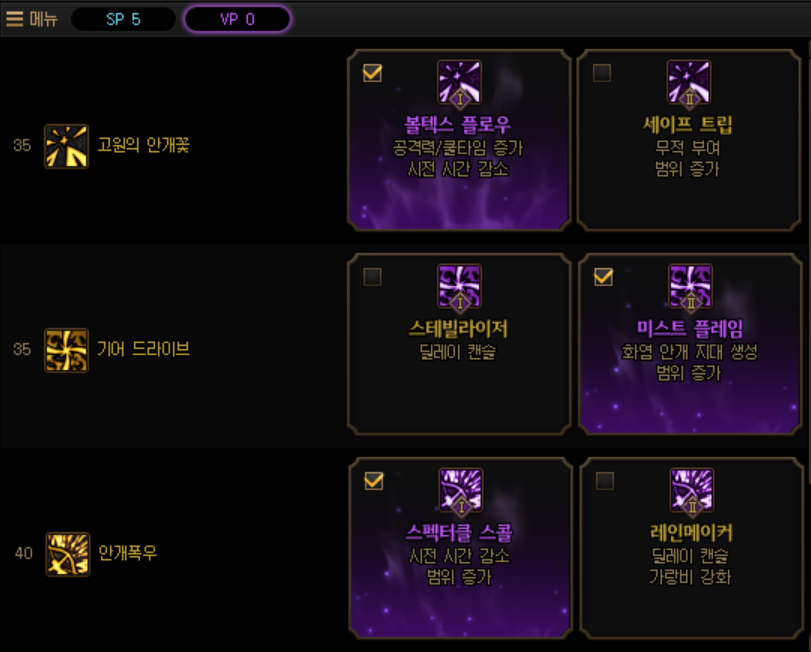Select the 미스트 플레임 enhancement icon

pyautogui.click(x=690, y=288)
